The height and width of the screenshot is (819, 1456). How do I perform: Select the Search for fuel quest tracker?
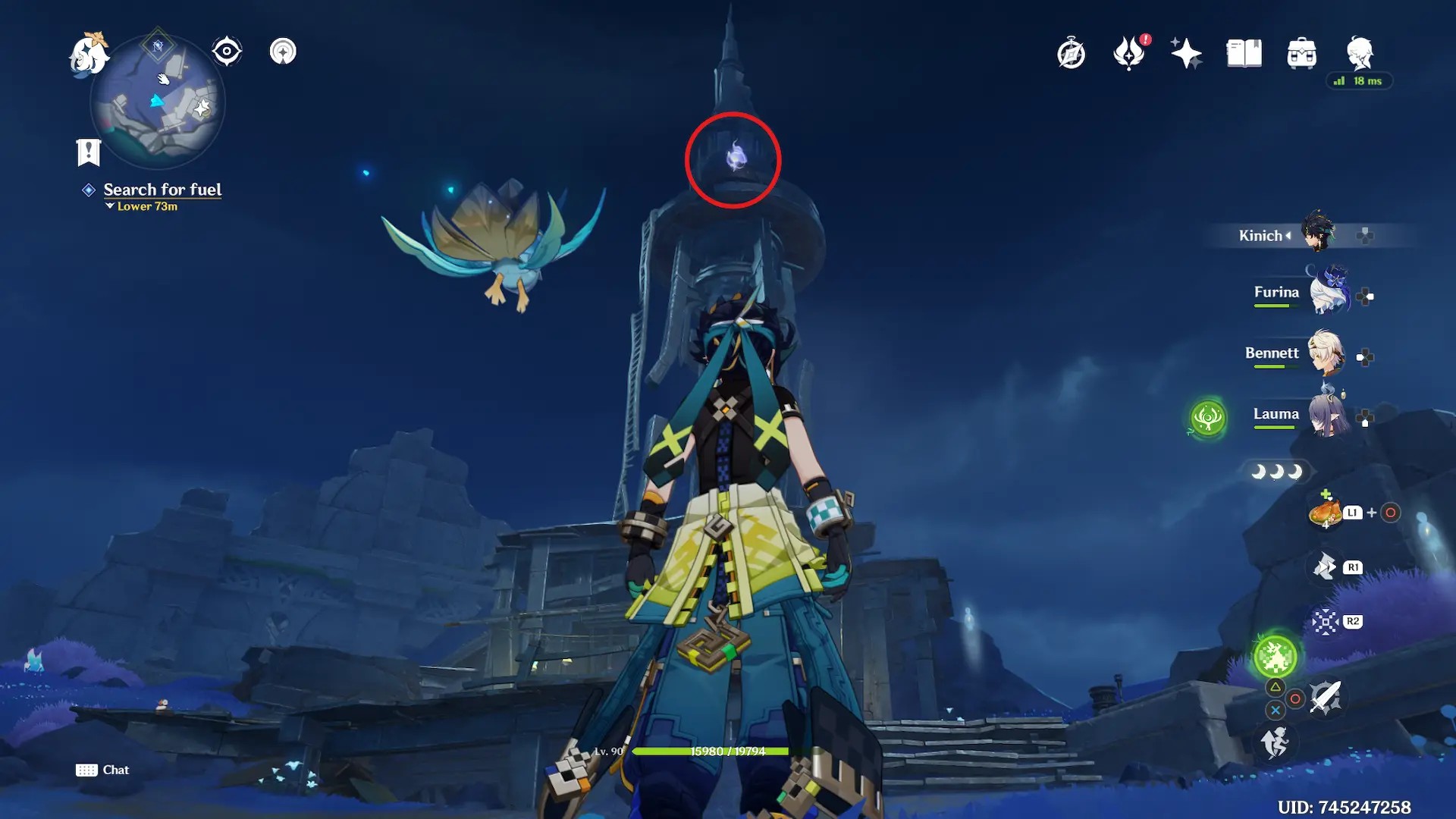(162, 190)
